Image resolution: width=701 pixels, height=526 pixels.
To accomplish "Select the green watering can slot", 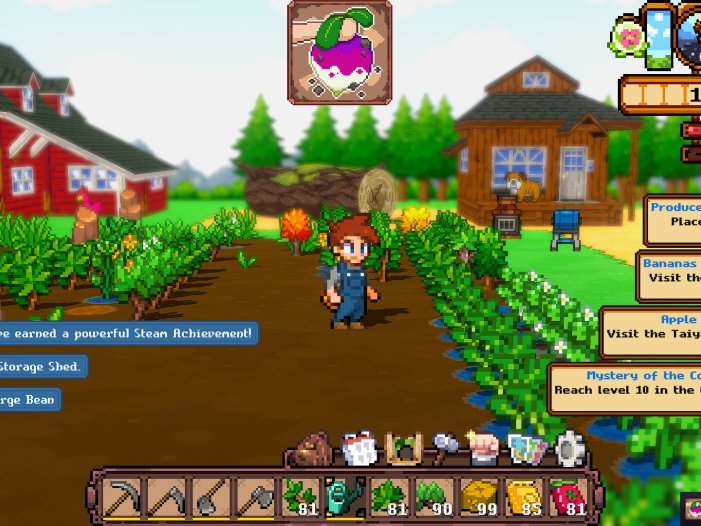I will tap(342, 497).
